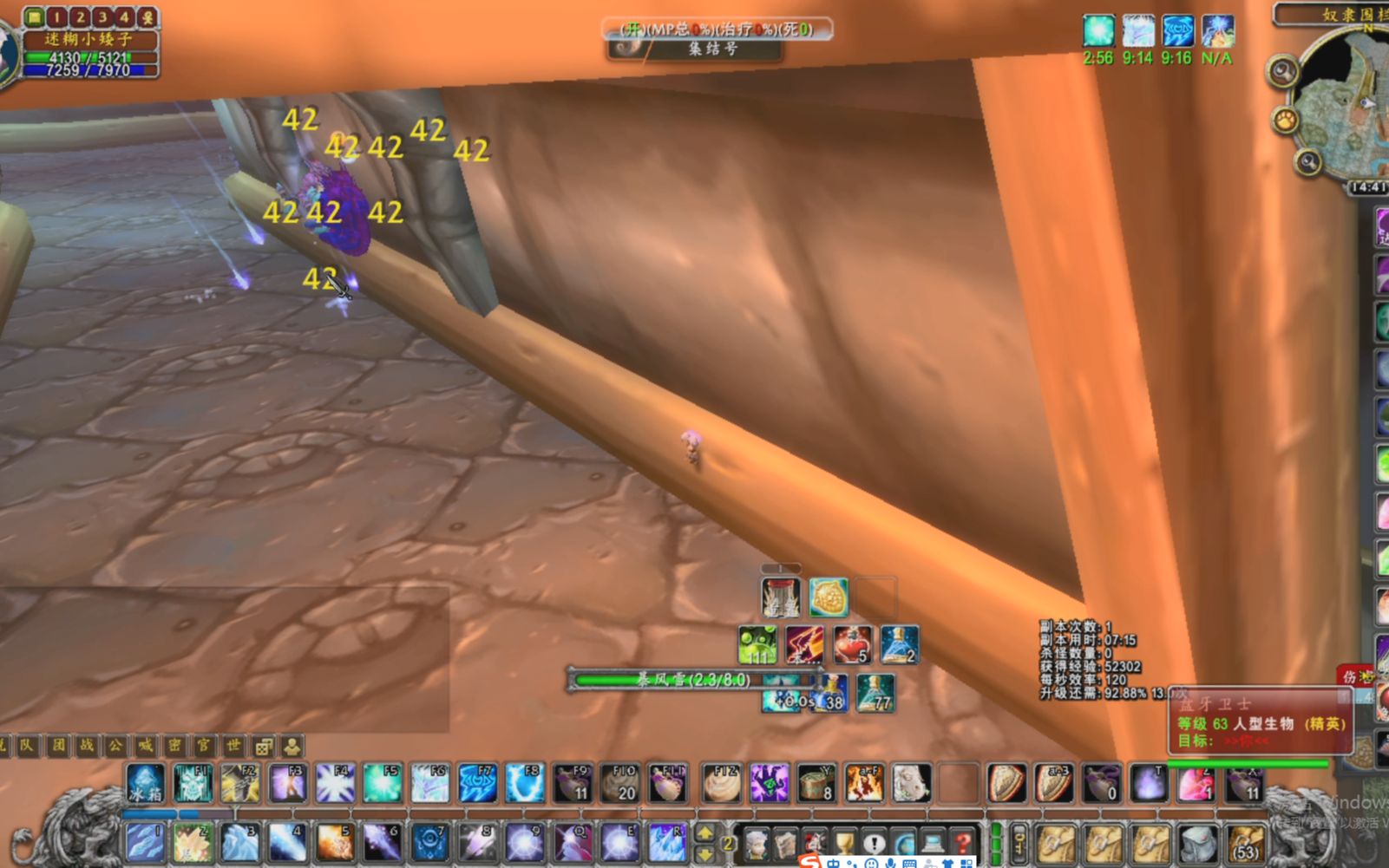Click the page-up action bar arrow

coord(705,833)
